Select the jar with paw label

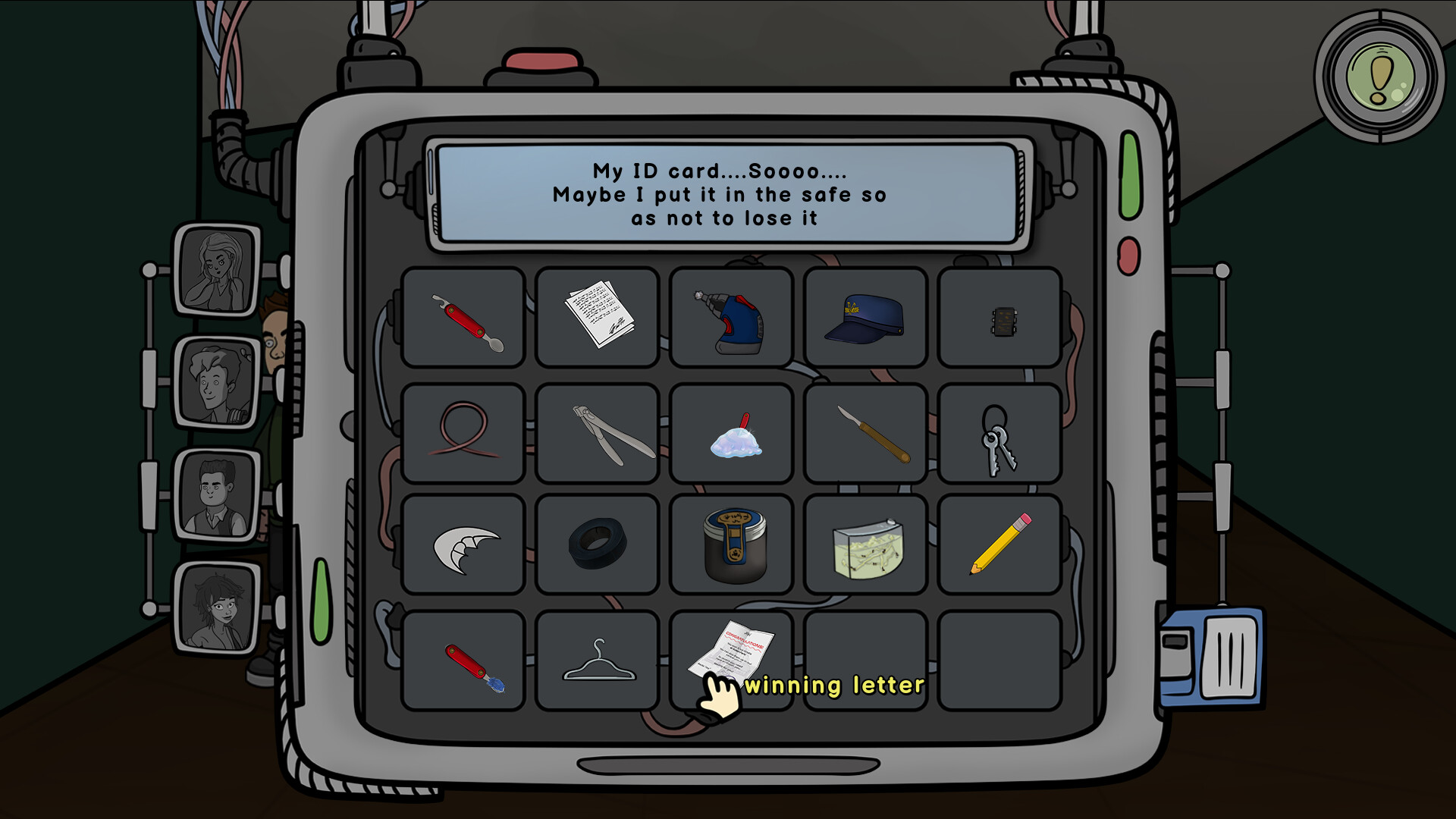(732, 543)
